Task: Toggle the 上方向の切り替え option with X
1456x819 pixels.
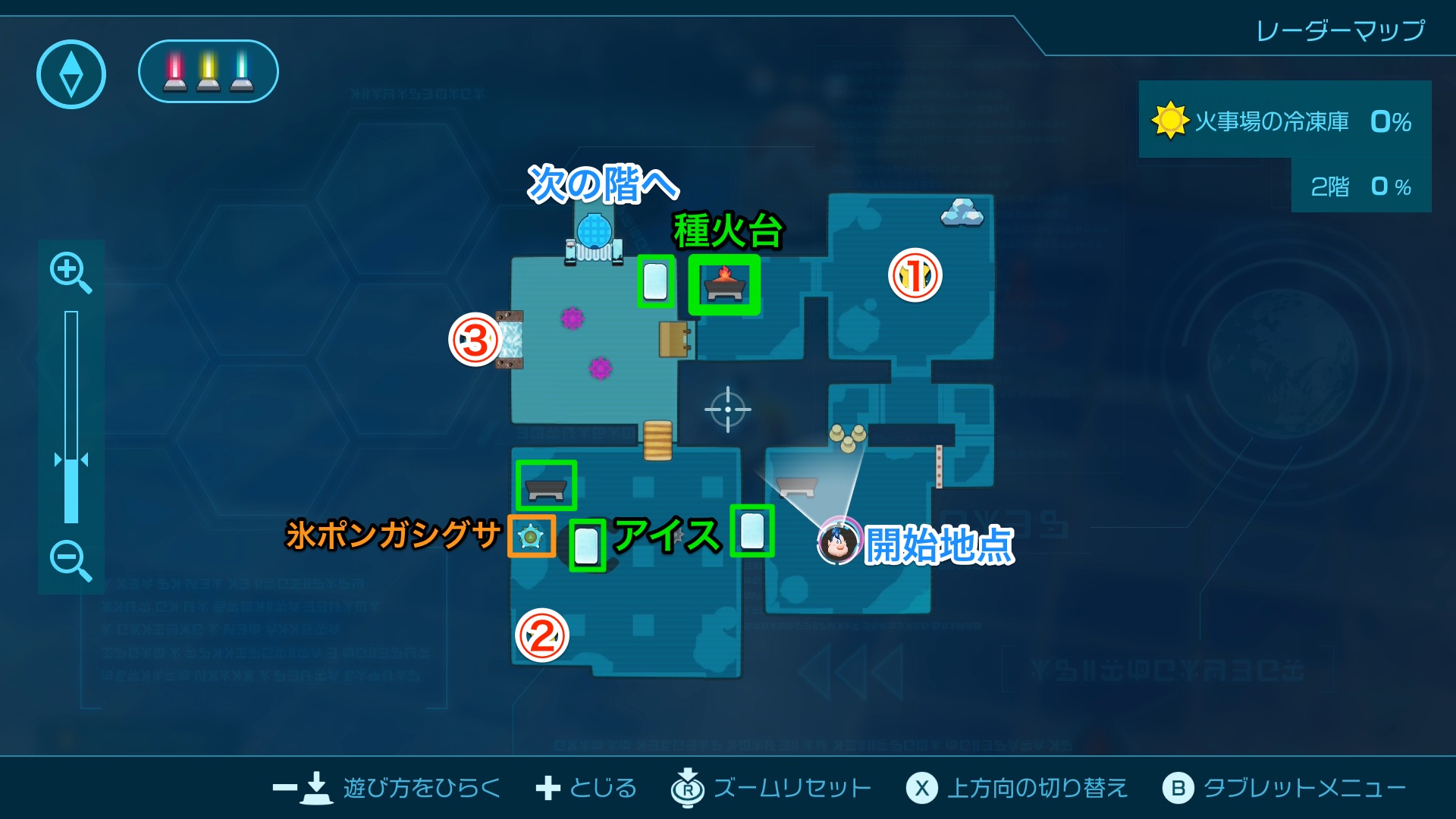Action: (x=920, y=788)
